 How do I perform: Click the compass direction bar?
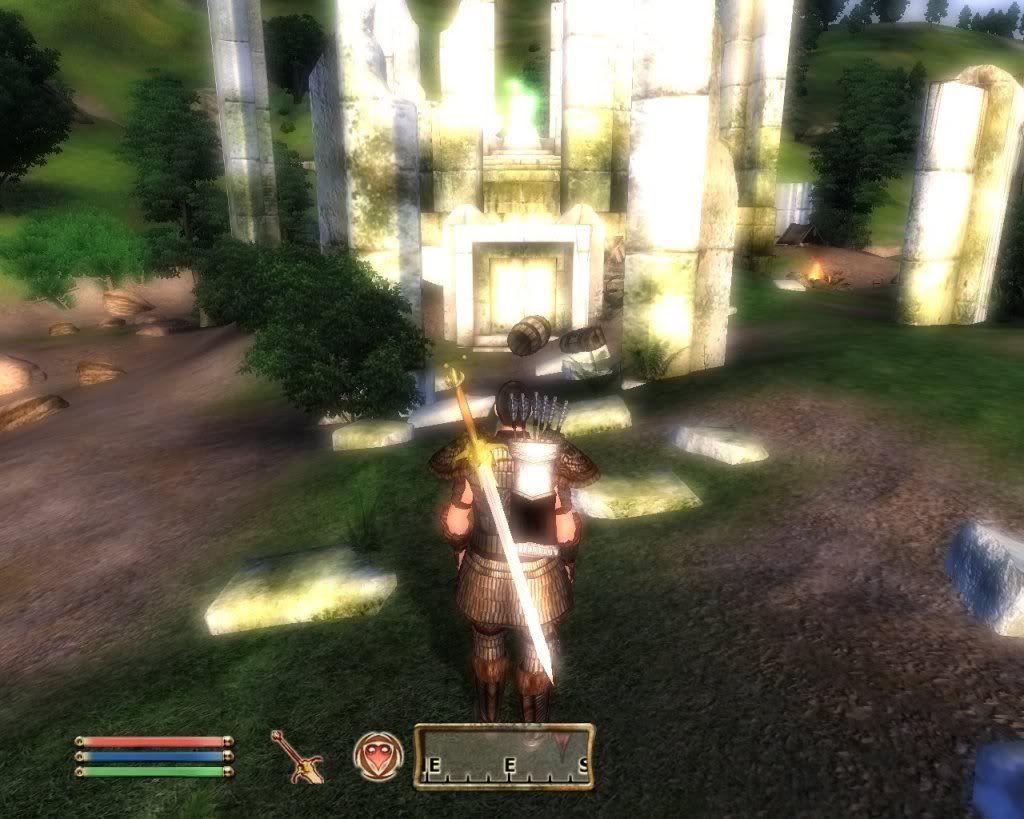coord(504,757)
